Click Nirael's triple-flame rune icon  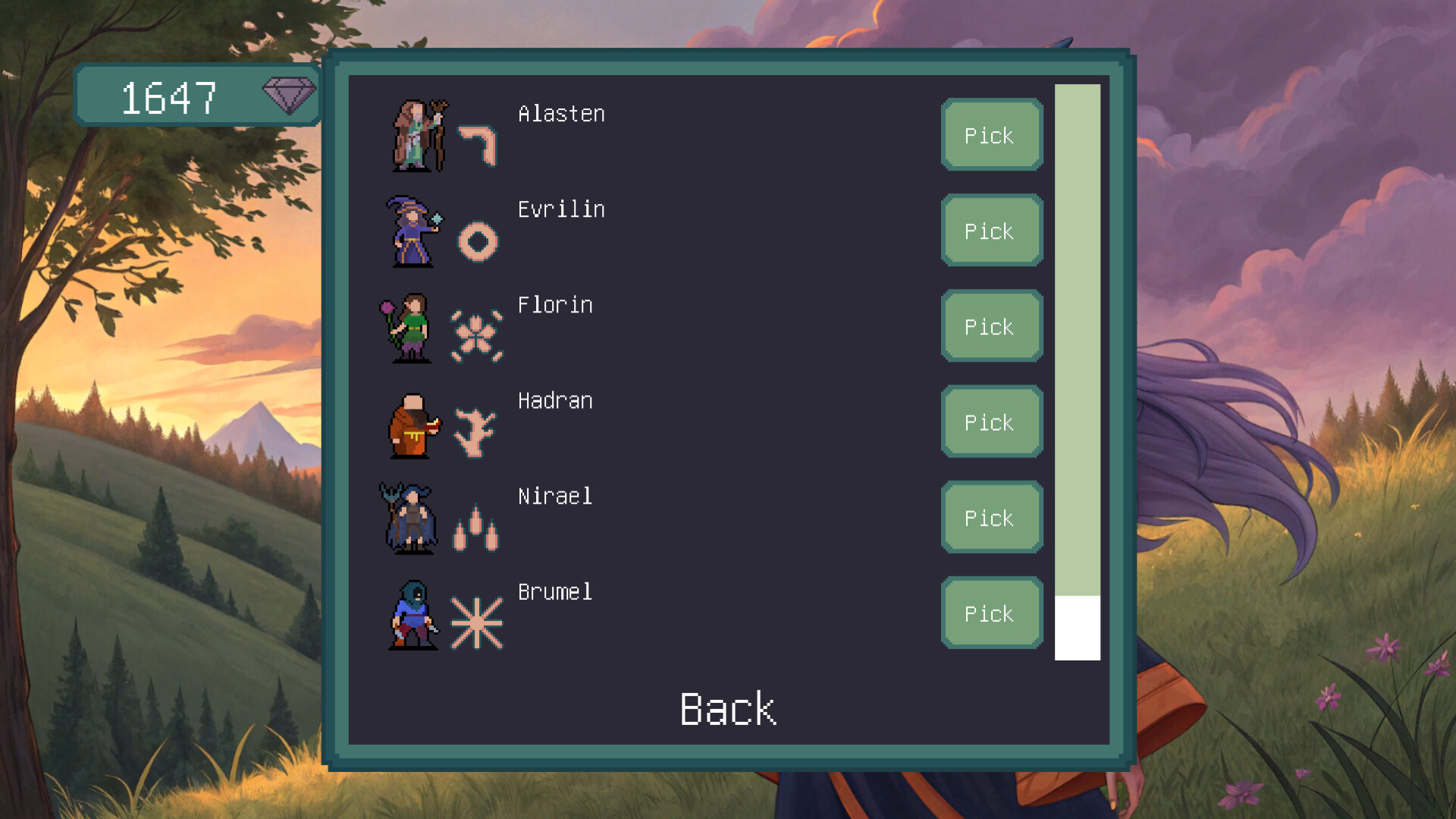coord(474,529)
